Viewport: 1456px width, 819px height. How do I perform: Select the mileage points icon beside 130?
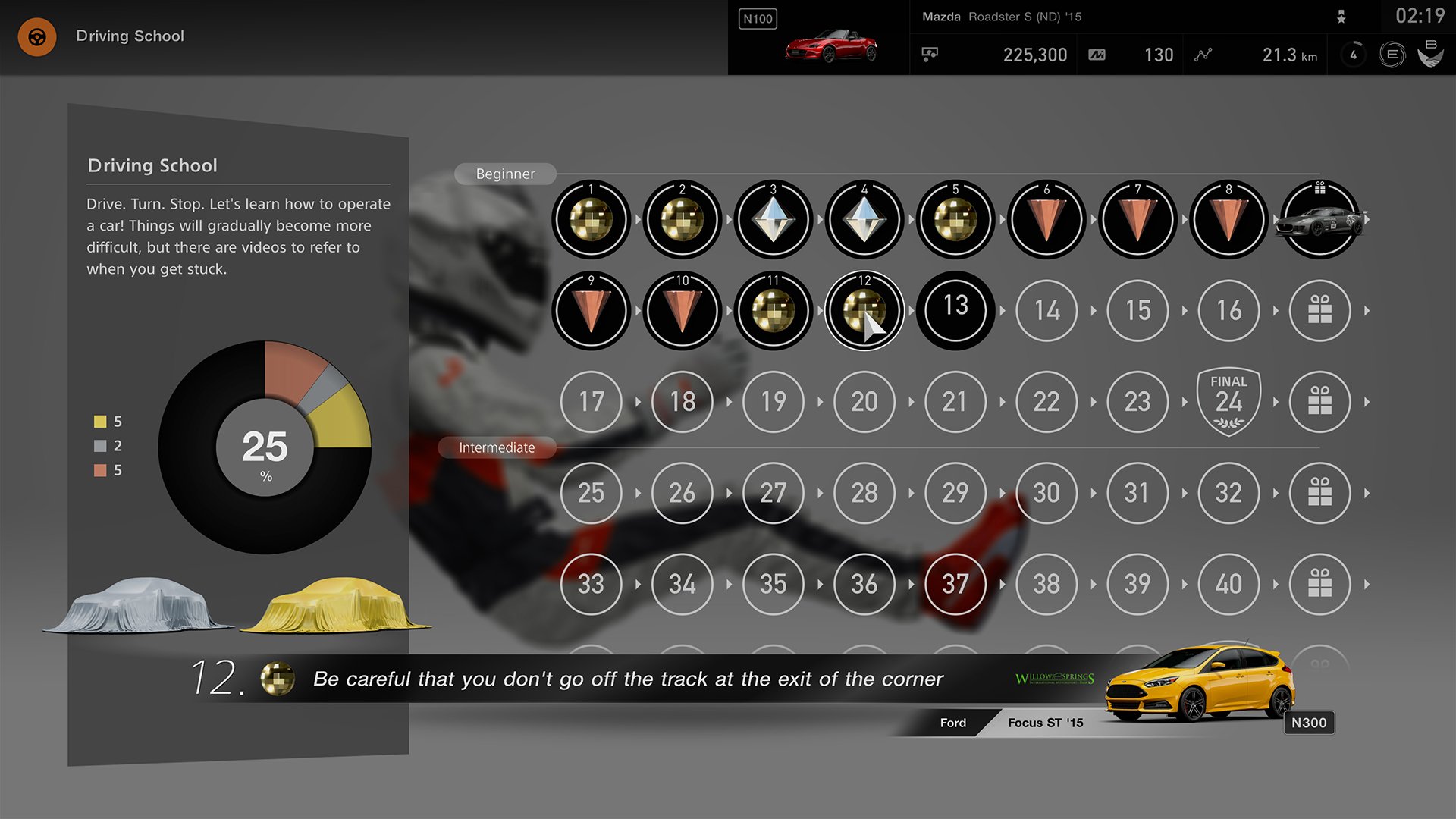tap(1097, 54)
